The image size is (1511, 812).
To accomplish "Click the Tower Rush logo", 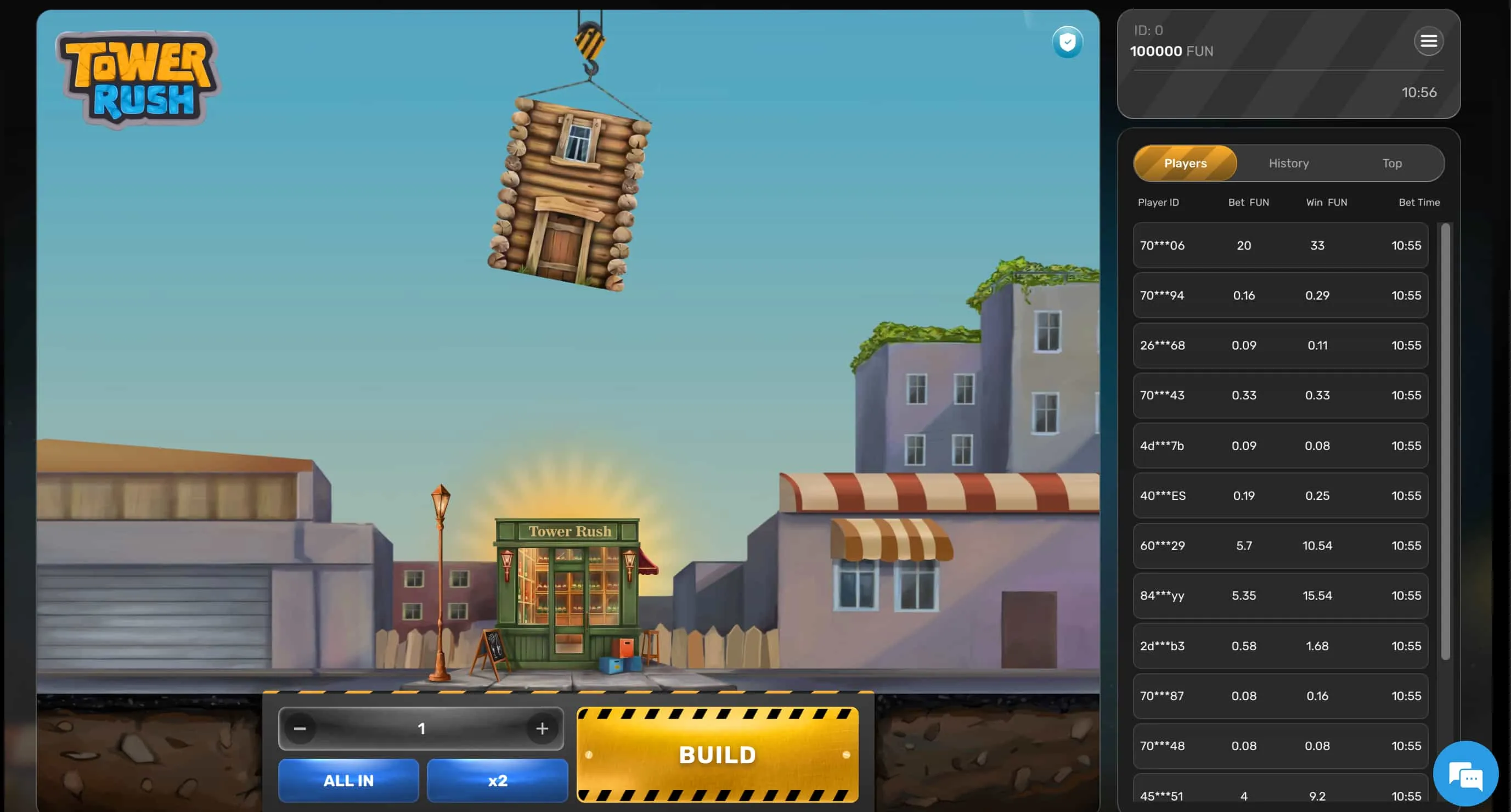I will 138,76.
